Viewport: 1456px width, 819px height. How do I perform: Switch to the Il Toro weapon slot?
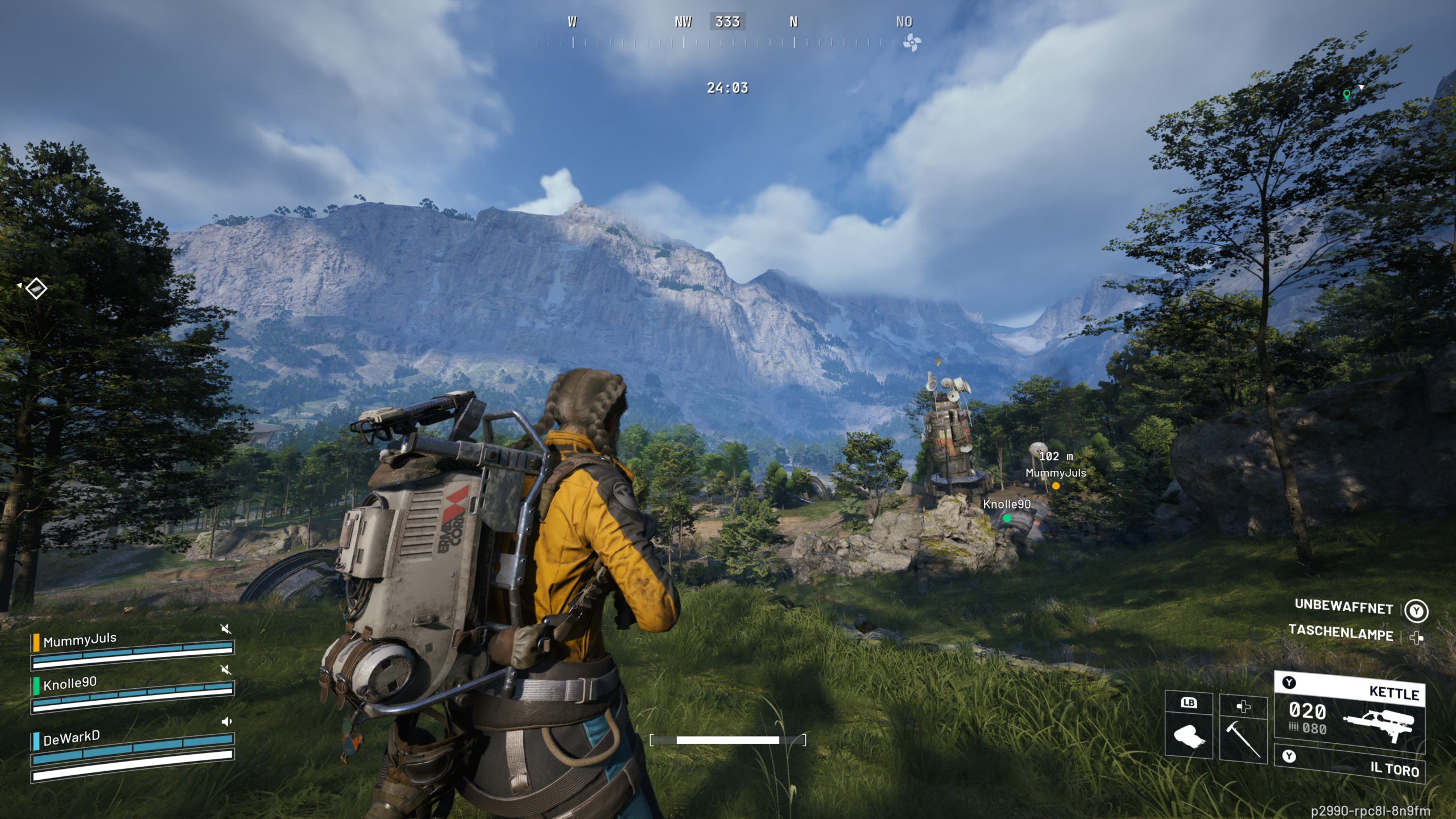point(1350,764)
